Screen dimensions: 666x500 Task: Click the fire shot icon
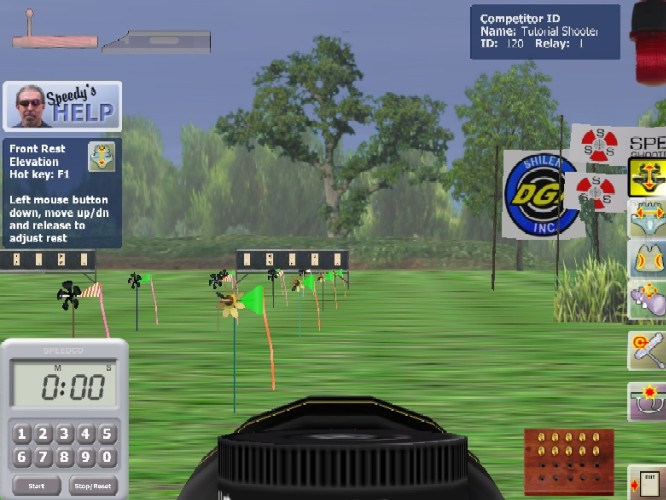tap(646, 401)
